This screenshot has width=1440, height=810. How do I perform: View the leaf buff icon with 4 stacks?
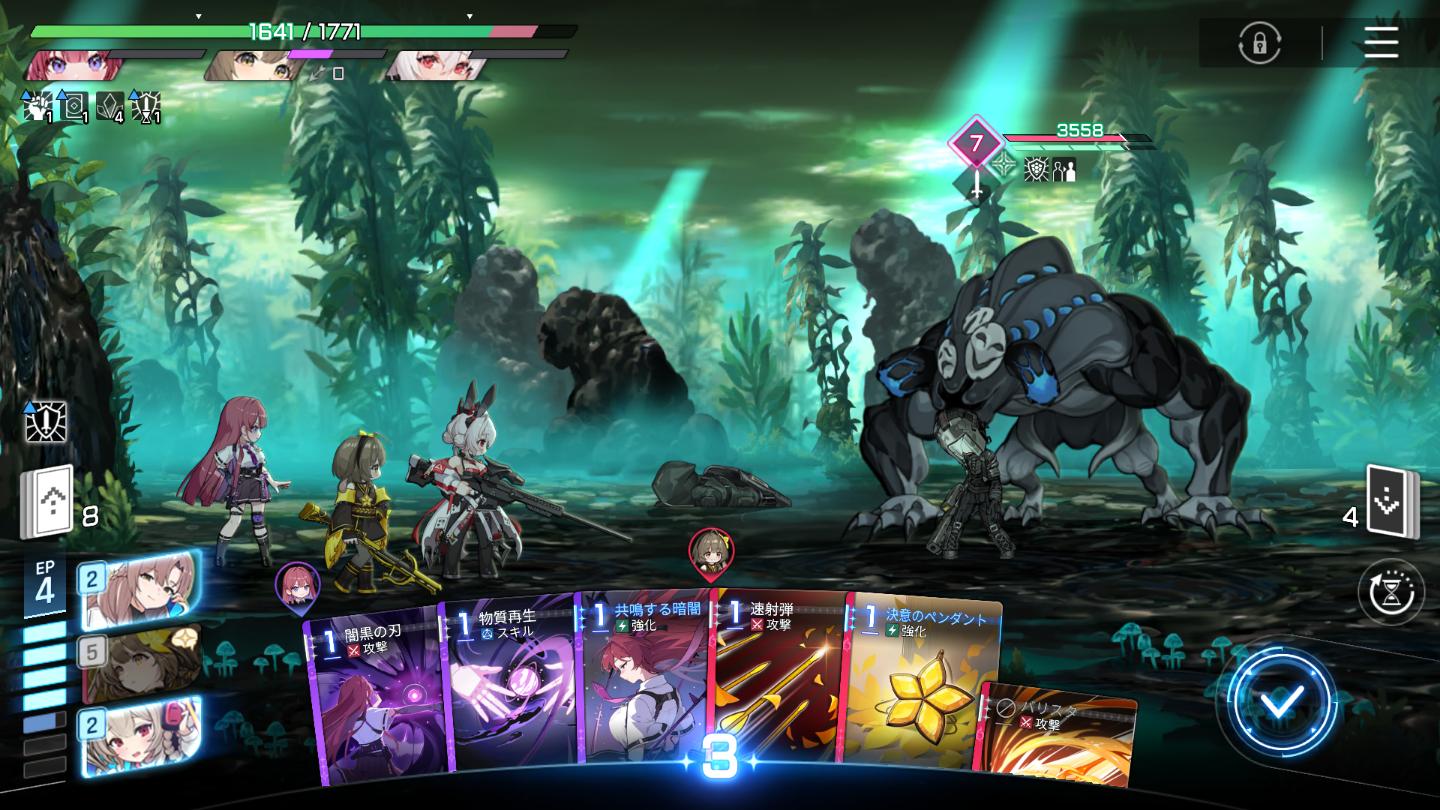click(x=111, y=106)
